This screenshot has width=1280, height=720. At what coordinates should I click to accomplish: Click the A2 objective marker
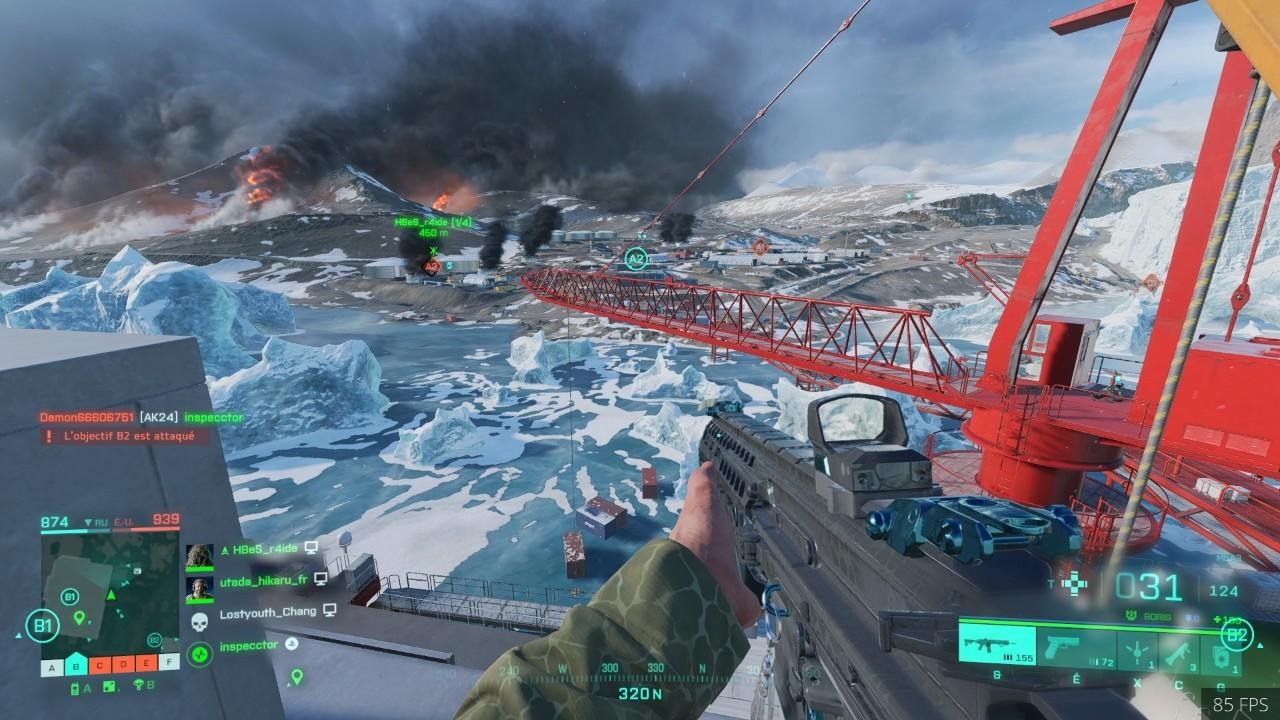(x=636, y=260)
